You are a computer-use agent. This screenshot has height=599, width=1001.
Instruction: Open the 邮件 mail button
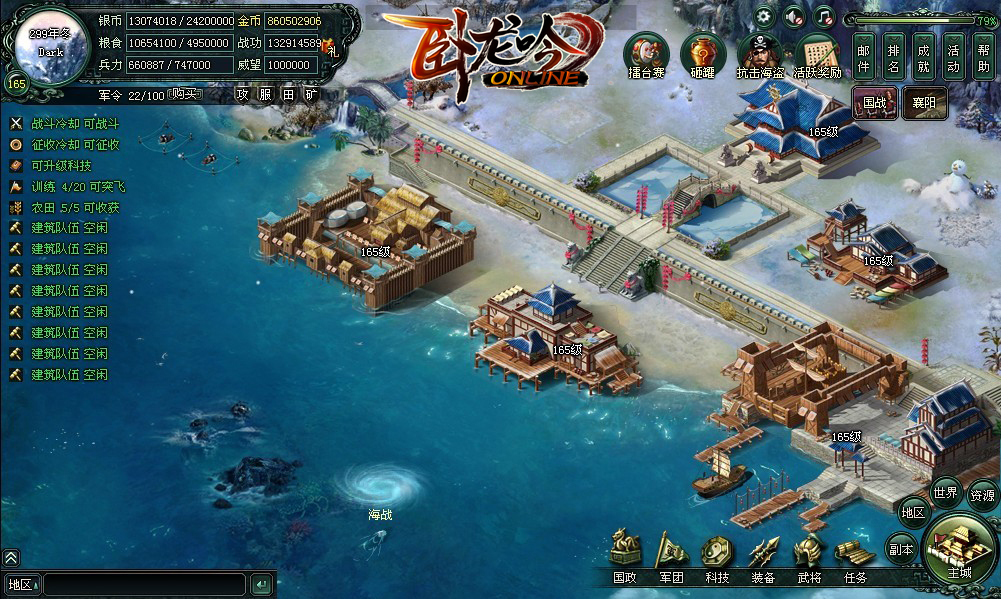[865, 57]
